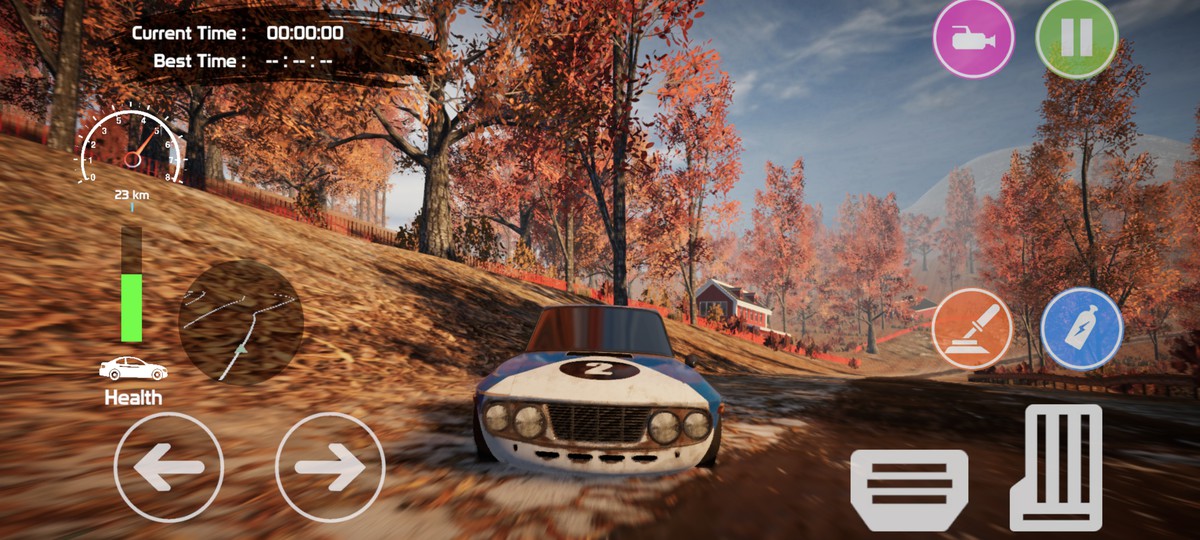Steer left with the left arrow button
The image size is (1200, 540).
coord(169,466)
